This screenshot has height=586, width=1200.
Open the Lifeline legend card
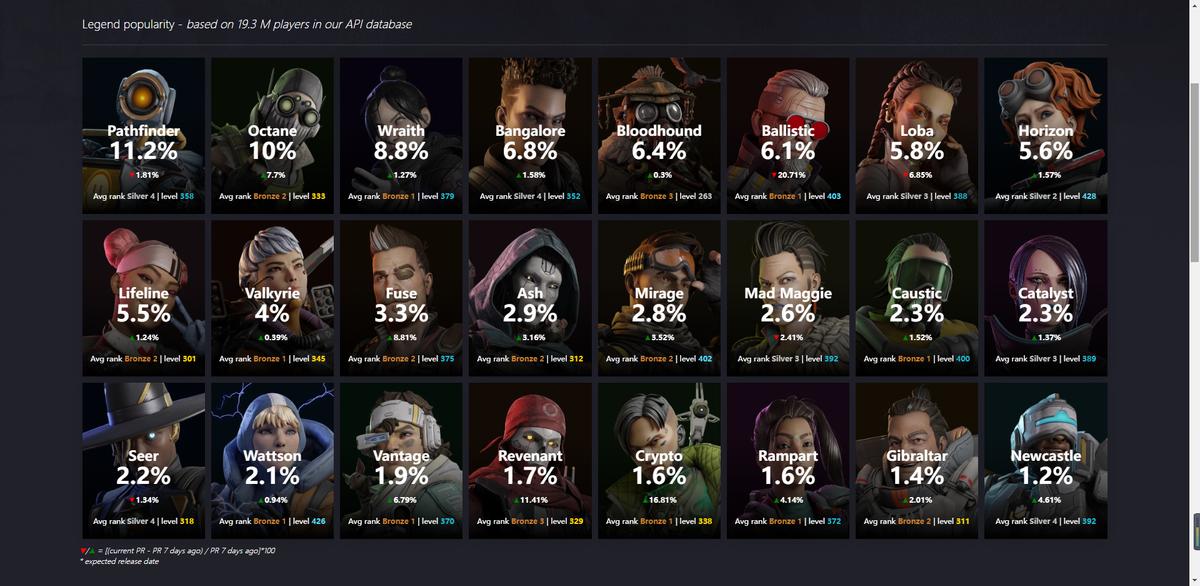click(143, 297)
